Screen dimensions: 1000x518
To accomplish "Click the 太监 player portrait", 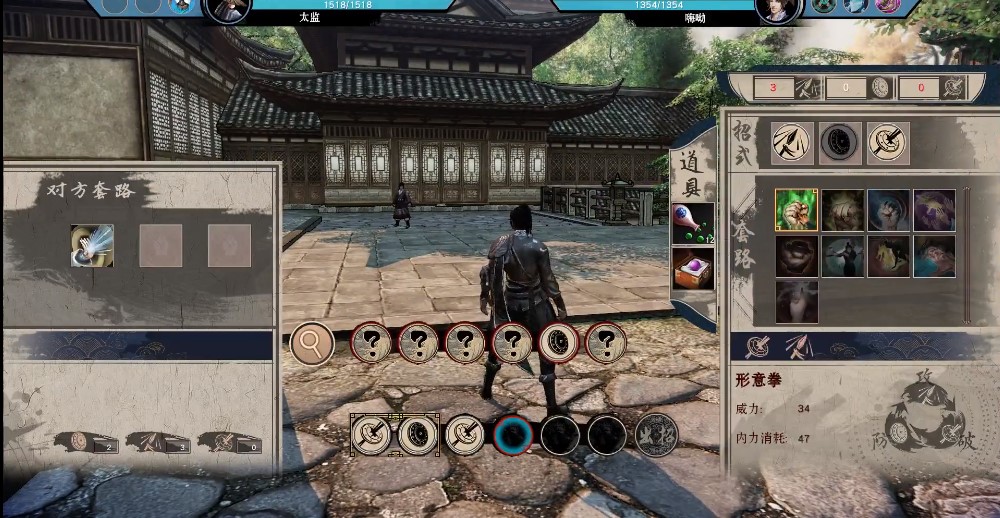I will [227, 10].
